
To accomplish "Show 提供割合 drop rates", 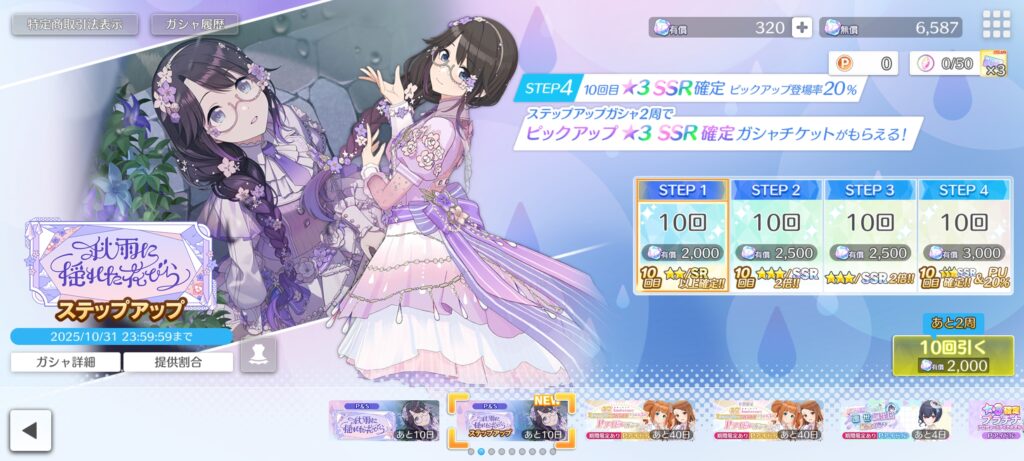I will pos(178,361).
